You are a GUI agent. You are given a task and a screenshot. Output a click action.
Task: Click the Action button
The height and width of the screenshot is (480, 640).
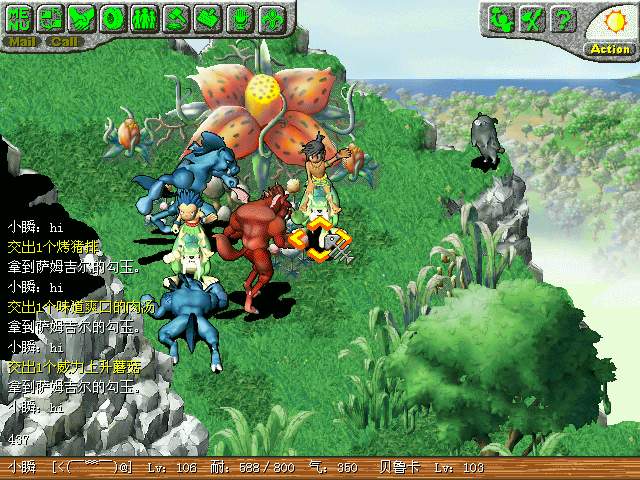point(609,49)
